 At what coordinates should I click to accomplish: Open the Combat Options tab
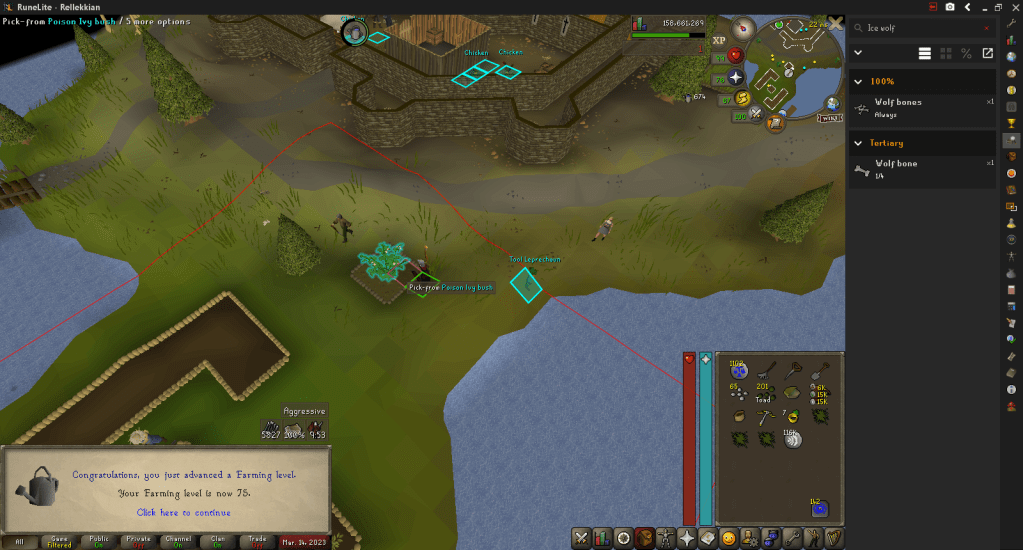(x=581, y=538)
